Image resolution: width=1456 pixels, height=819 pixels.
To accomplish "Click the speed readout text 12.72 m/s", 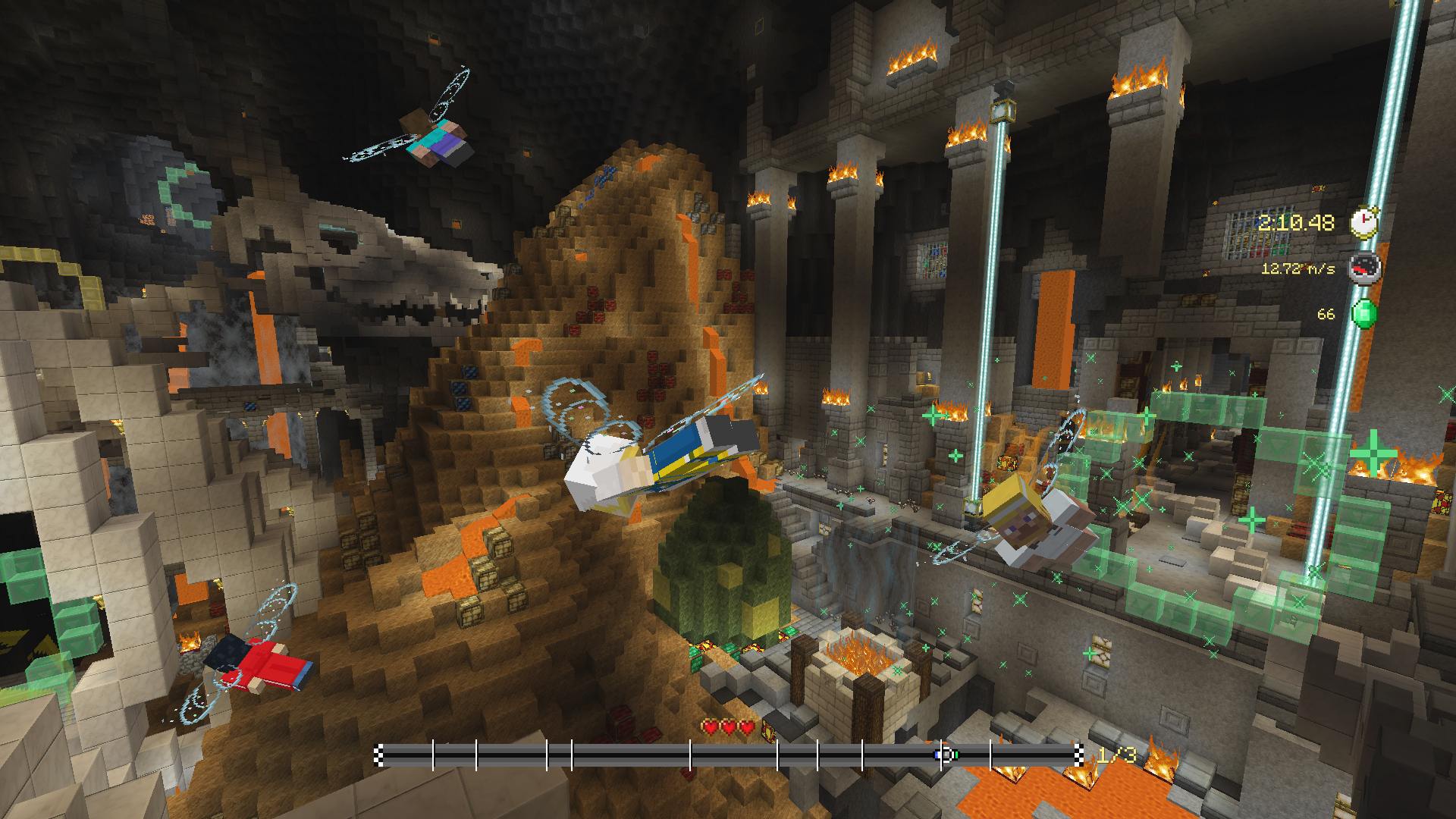I will [x=1298, y=269].
